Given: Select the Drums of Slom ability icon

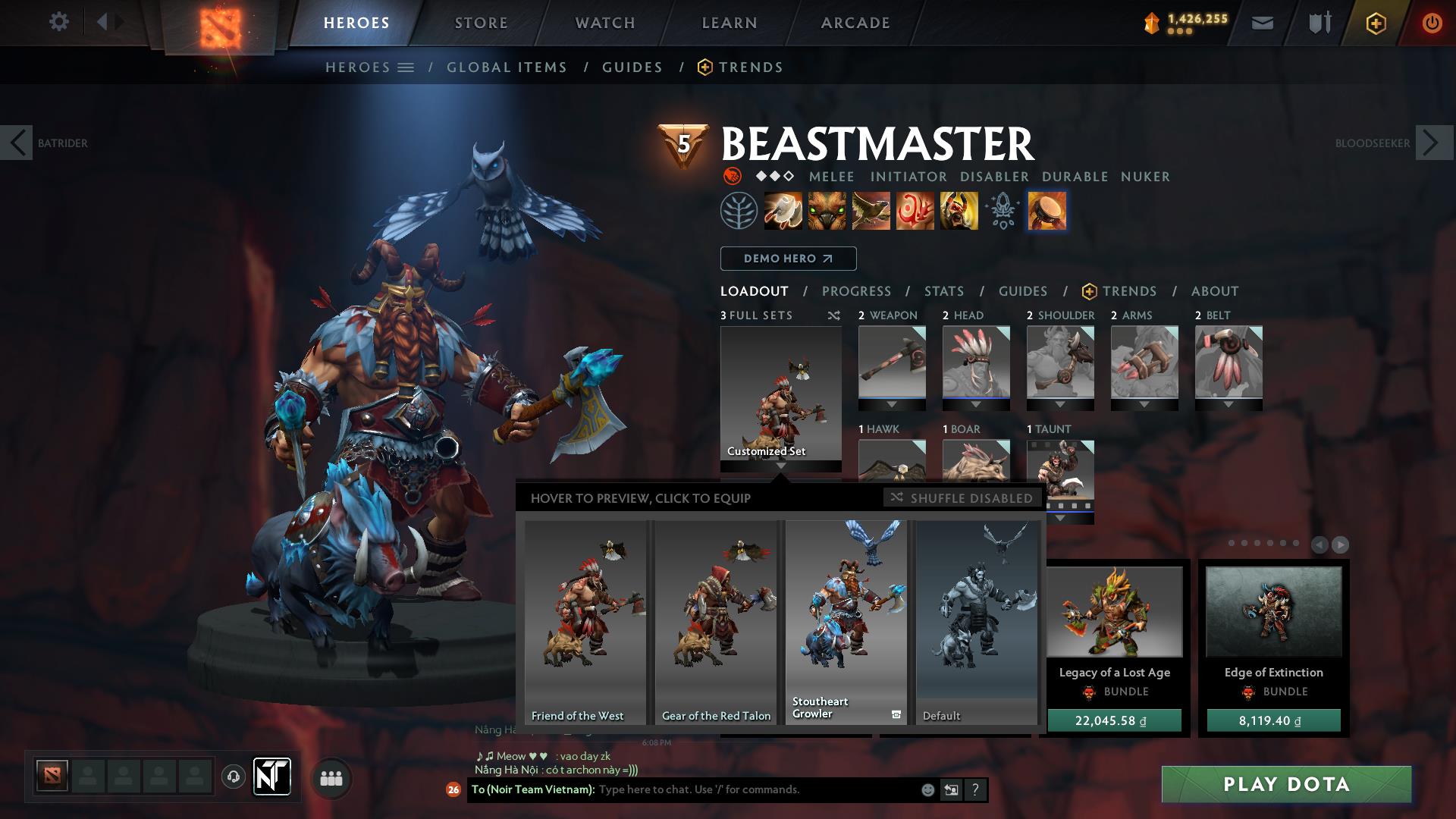Looking at the screenshot, I should [x=1048, y=212].
